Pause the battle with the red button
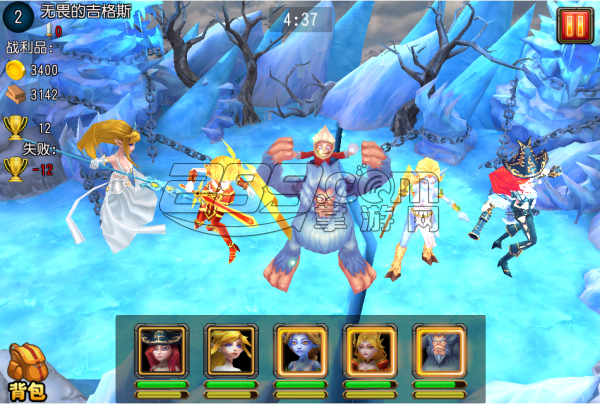This screenshot has width=600, height=404. [x=574, y=23]
